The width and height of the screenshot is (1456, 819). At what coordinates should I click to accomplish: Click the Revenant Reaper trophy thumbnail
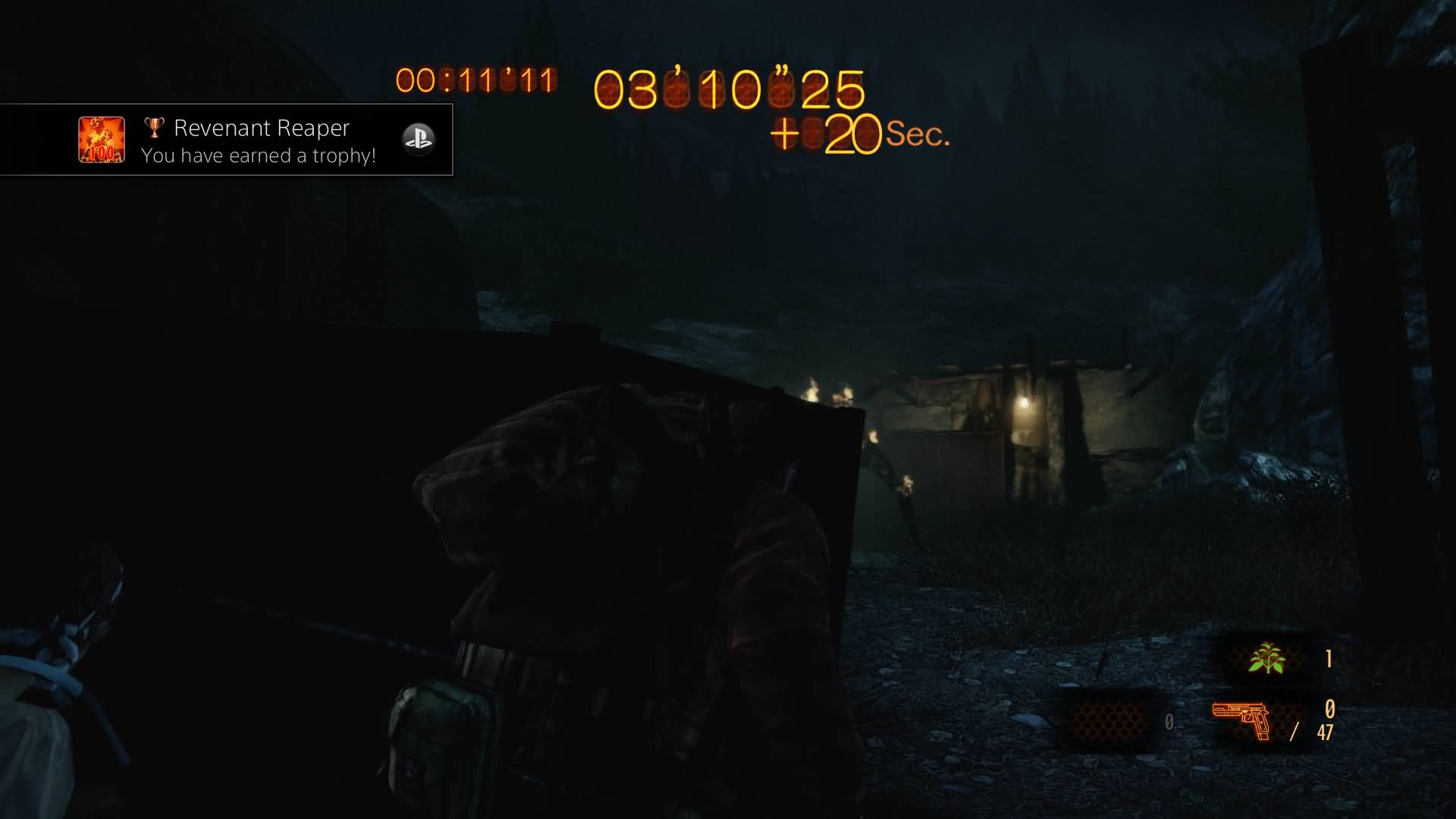(x=102, y=140)
